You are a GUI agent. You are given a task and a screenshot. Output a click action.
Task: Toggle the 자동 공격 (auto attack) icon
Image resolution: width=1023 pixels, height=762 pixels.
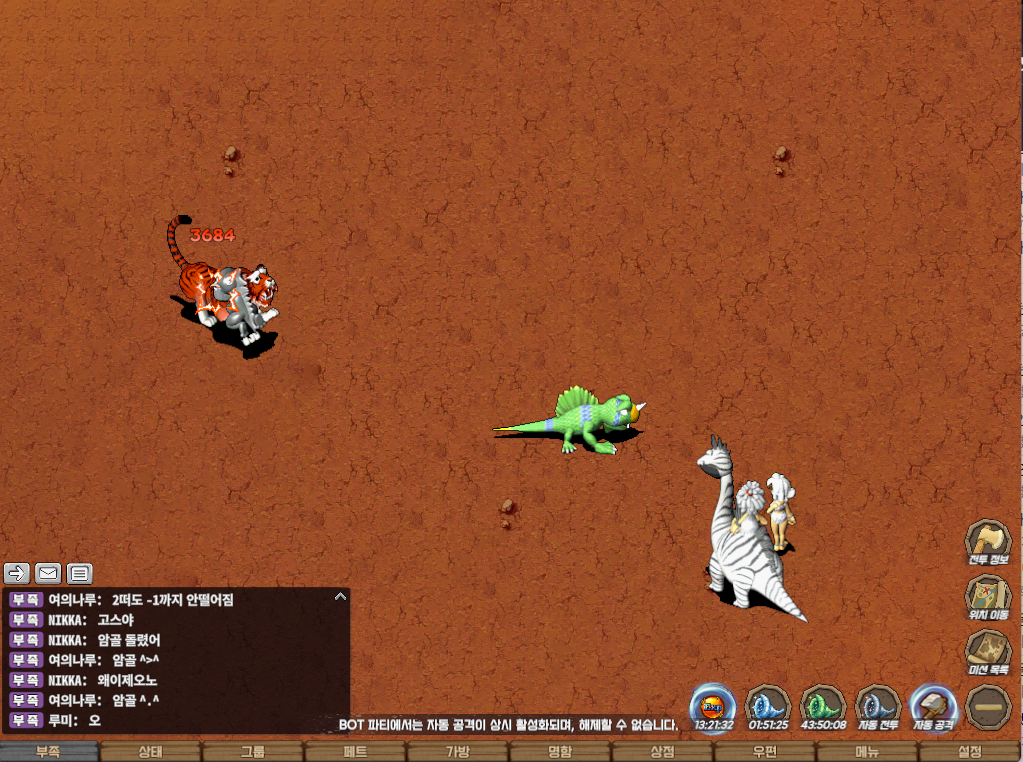point(933,707)
